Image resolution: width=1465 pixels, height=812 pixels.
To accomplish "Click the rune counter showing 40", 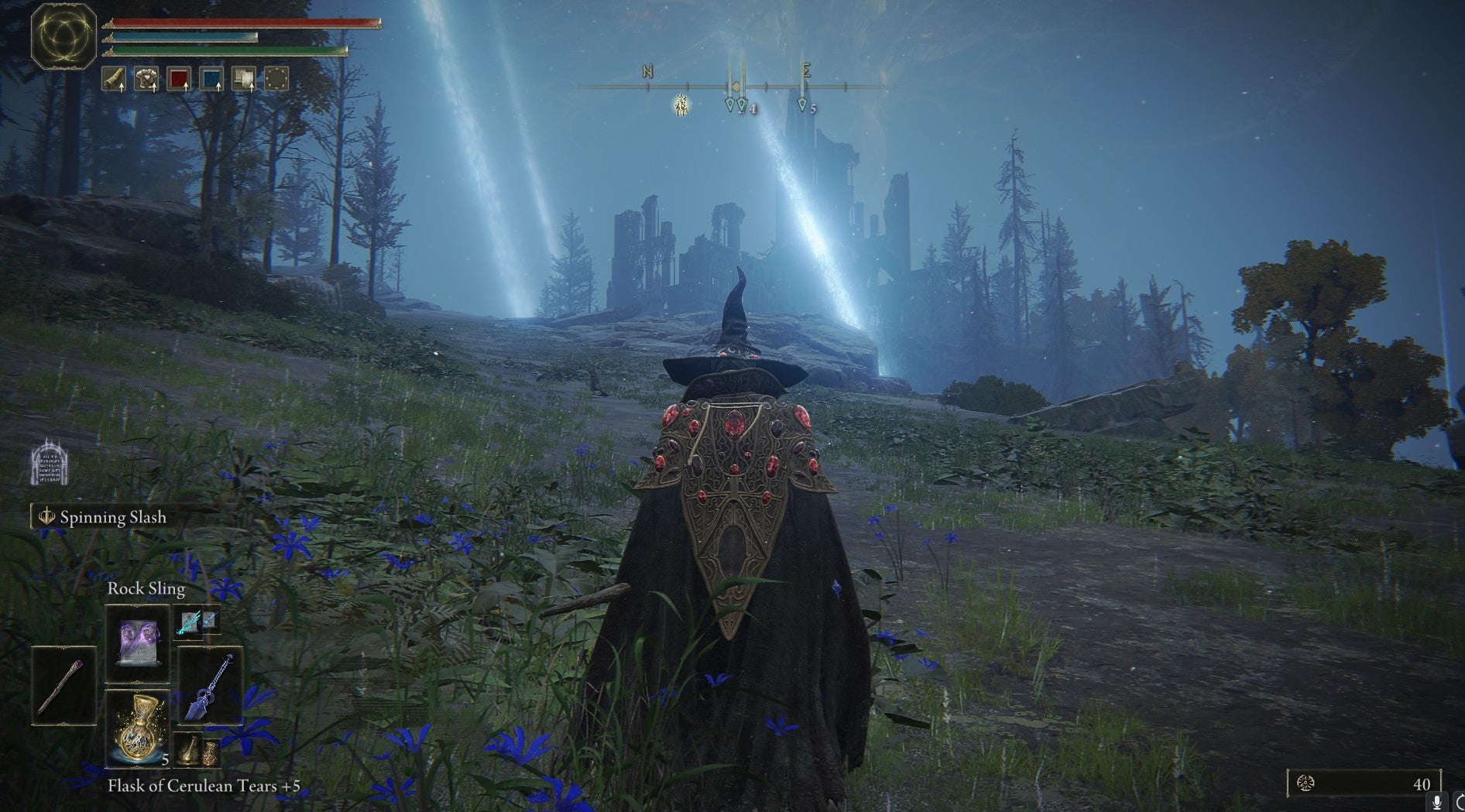I will coord(1364,783).
